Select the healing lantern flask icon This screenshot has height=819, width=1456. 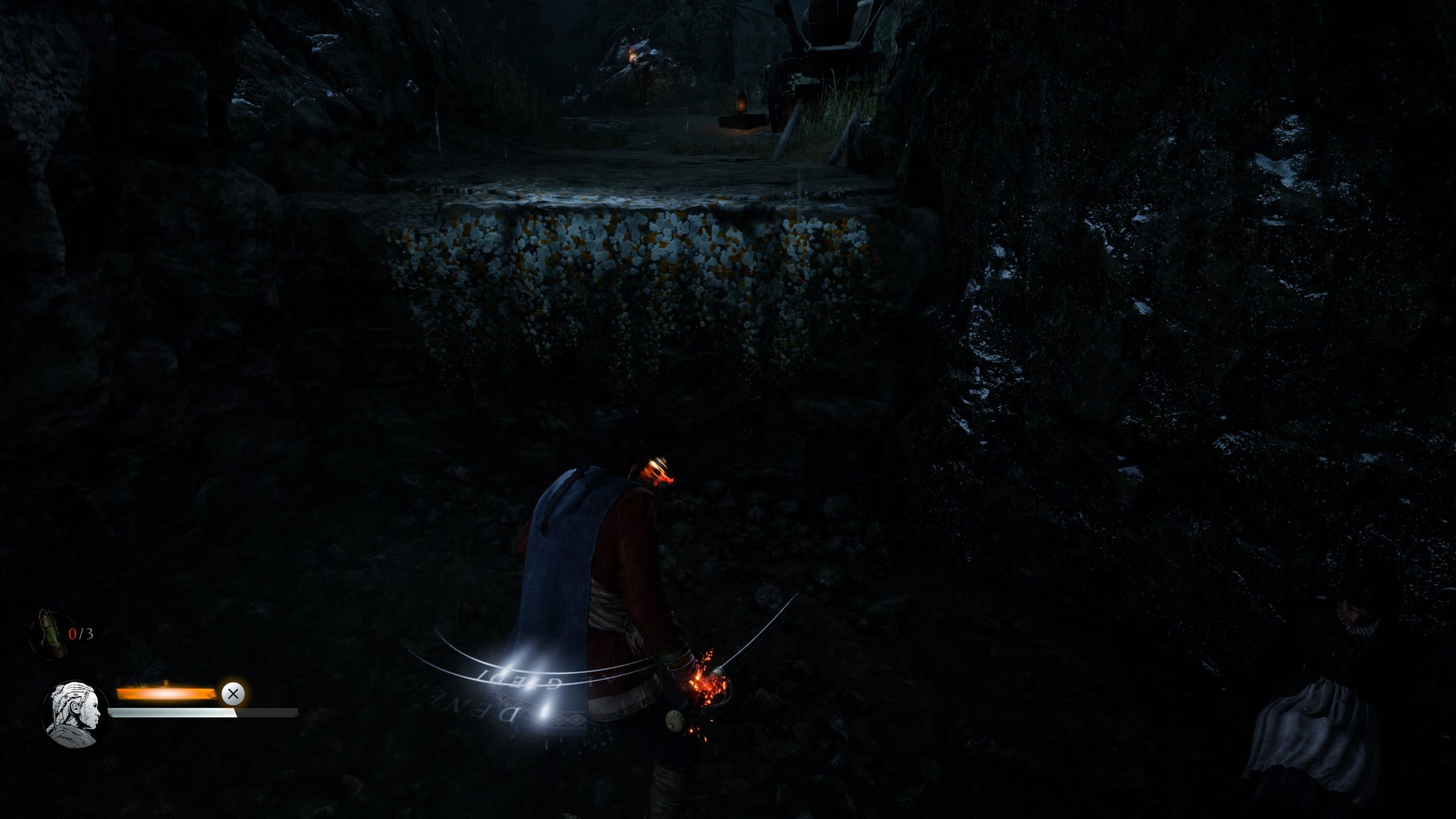[51, 635]
